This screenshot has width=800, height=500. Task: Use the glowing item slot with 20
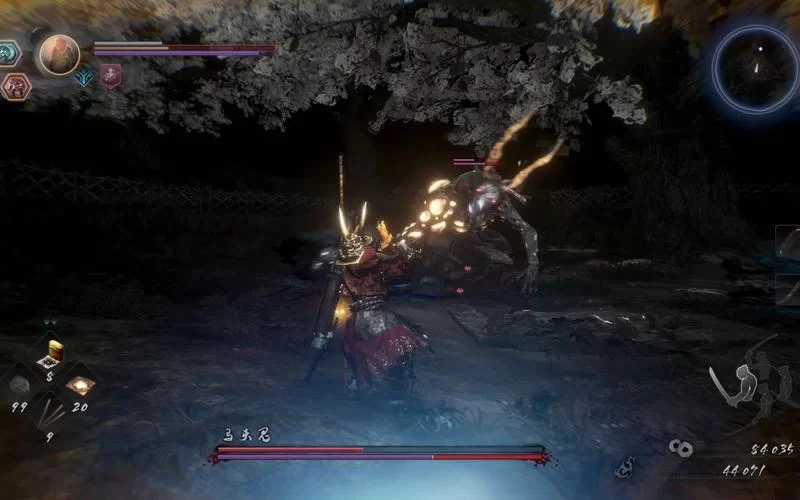click(x=80, y=384)
